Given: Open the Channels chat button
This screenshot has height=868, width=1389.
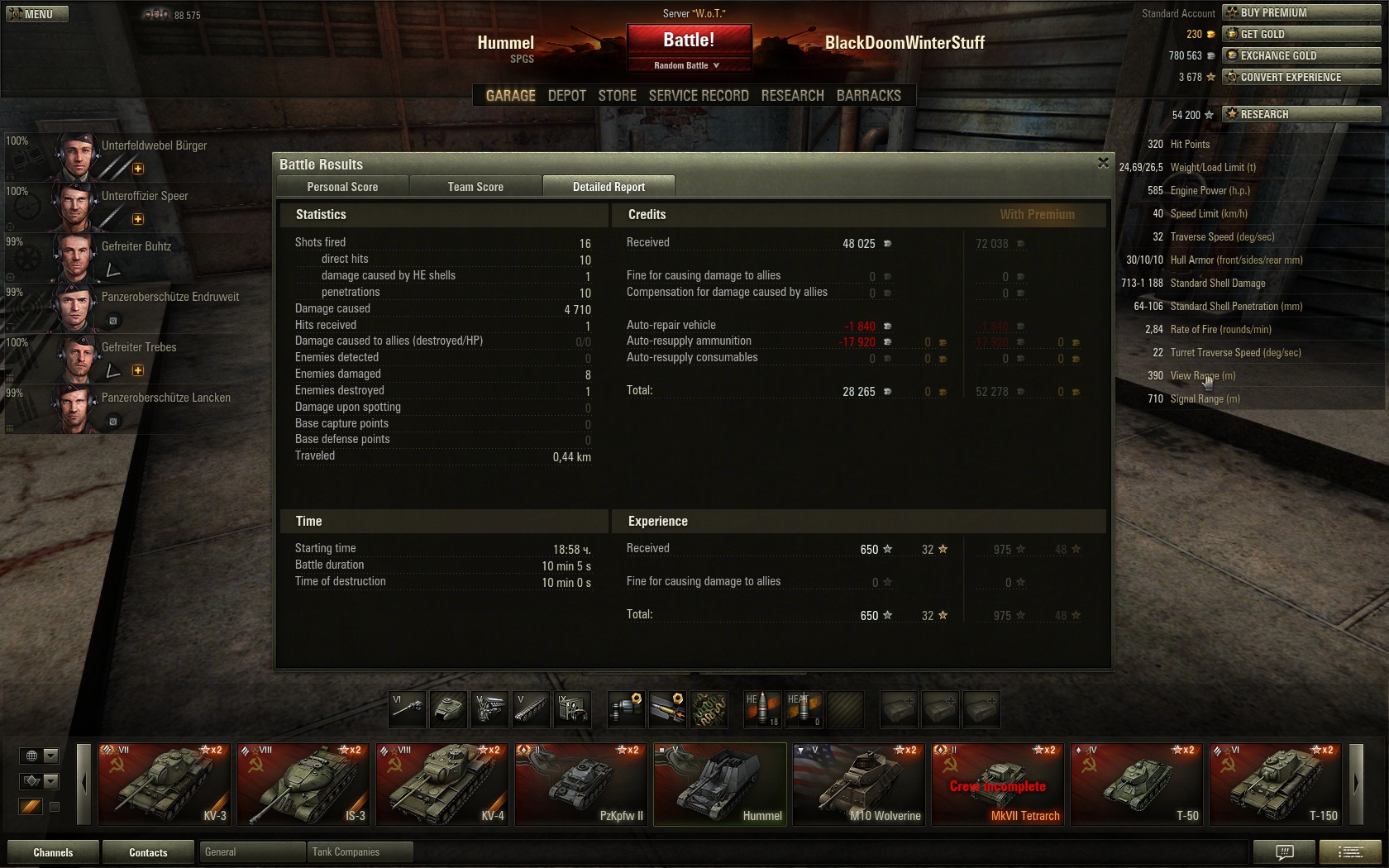Looking at the screenshot, I should (53, 852).
